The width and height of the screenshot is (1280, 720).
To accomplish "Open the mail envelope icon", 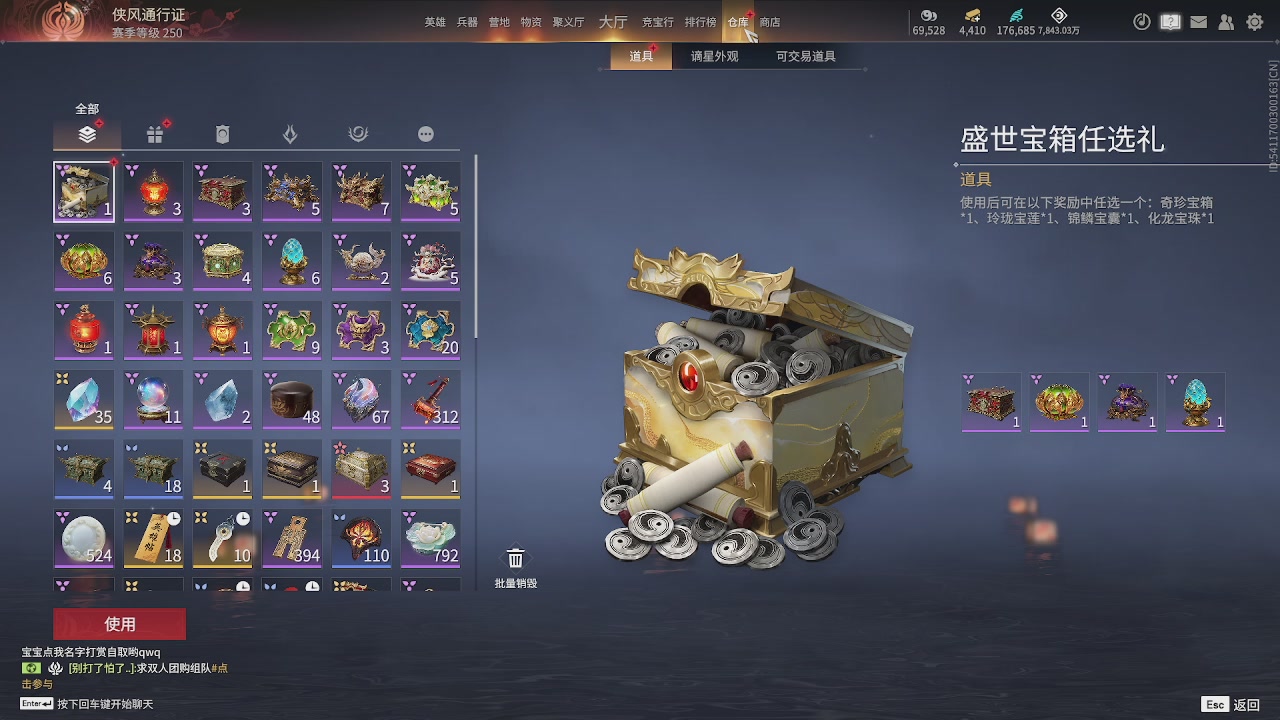I will point(1198,21).
